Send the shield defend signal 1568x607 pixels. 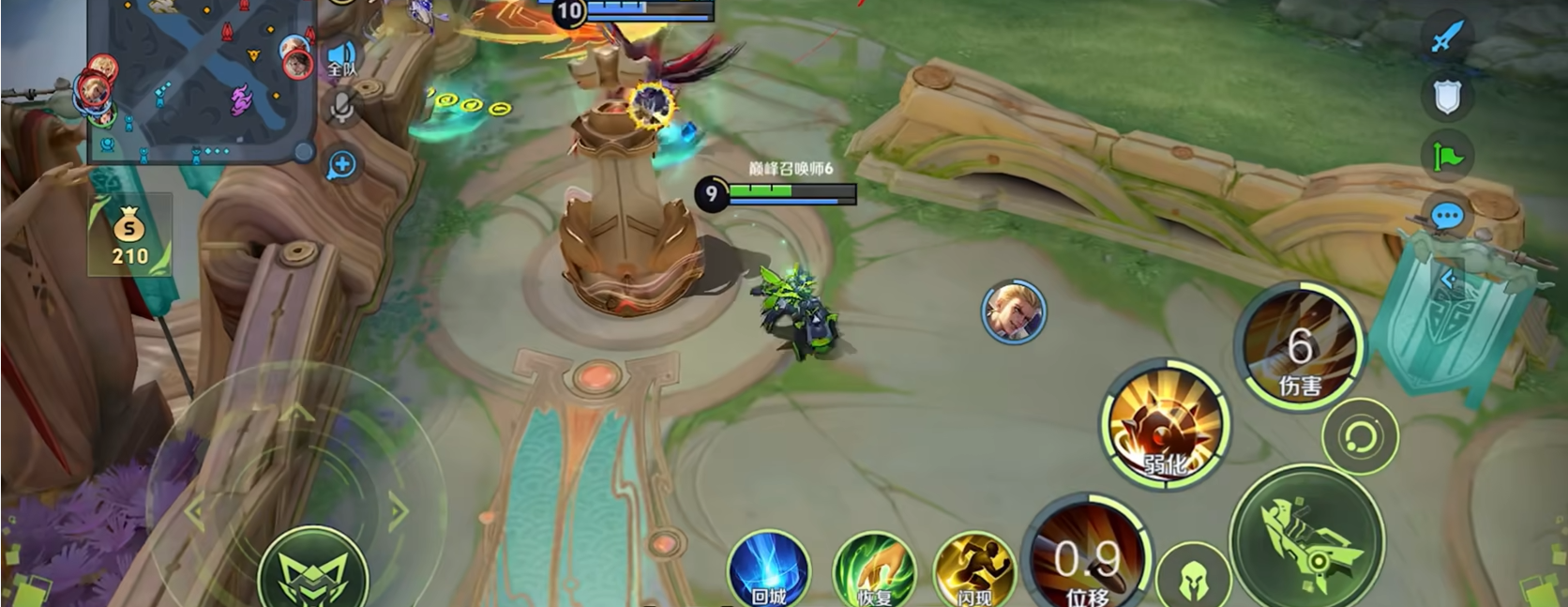coord(1447,96)
